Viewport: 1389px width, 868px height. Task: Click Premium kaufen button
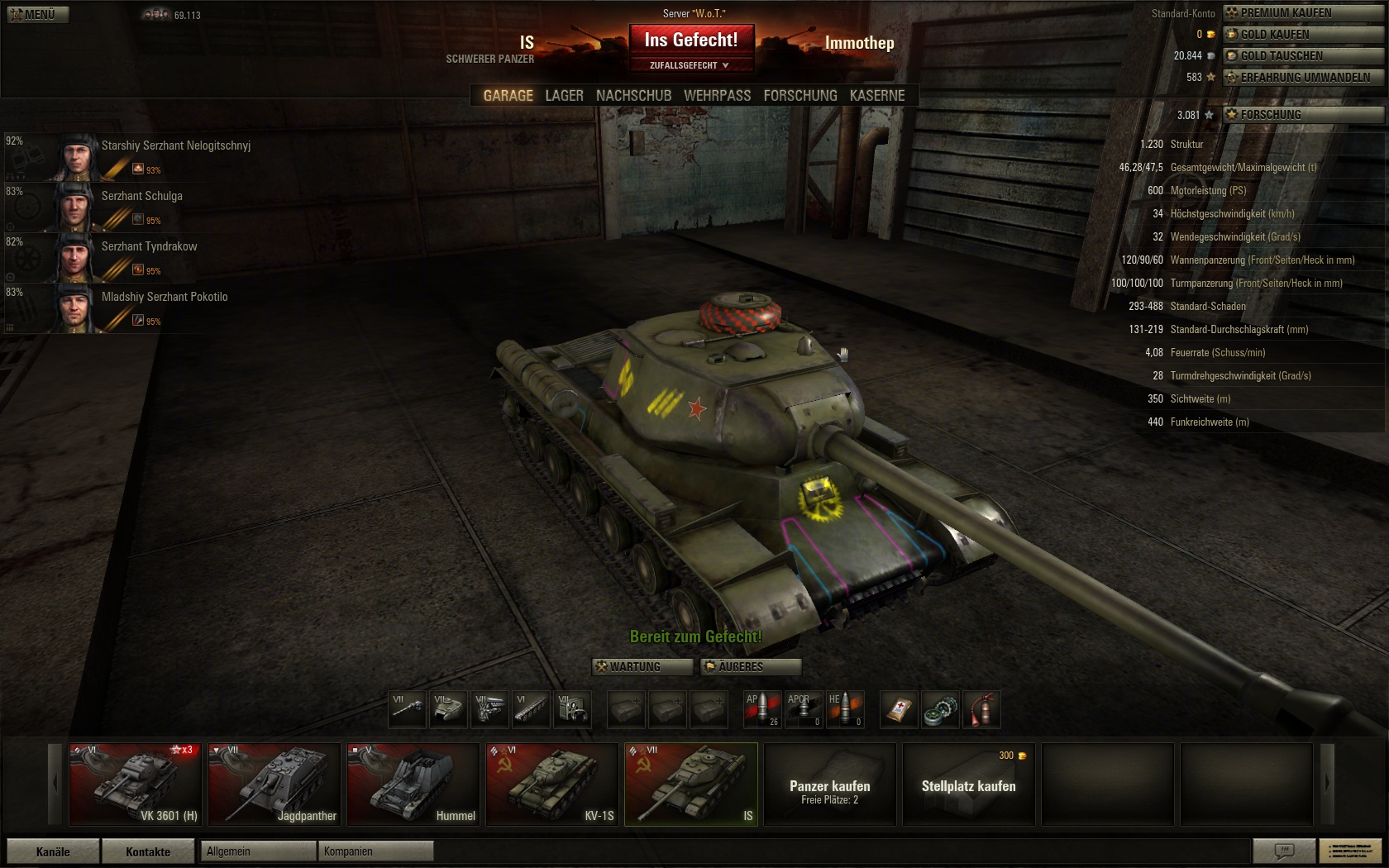1302,13
